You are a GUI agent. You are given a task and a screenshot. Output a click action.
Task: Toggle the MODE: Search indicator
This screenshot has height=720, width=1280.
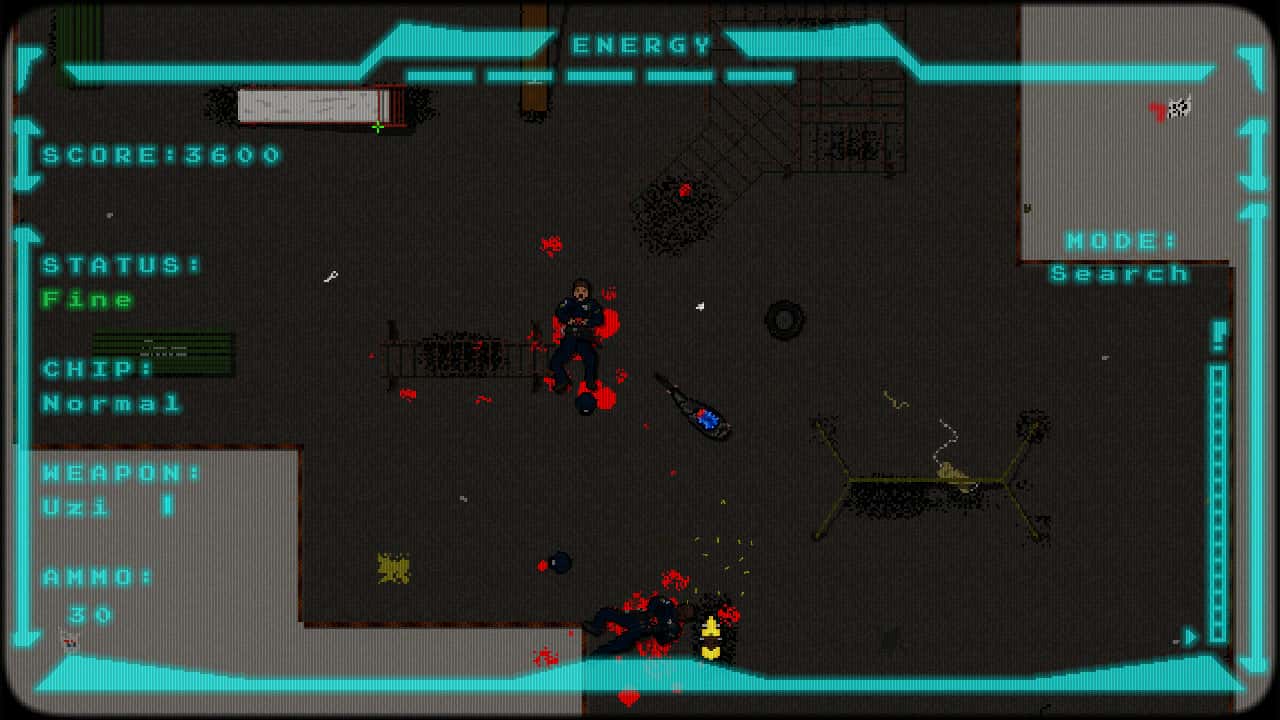[x=1120, y=257]
